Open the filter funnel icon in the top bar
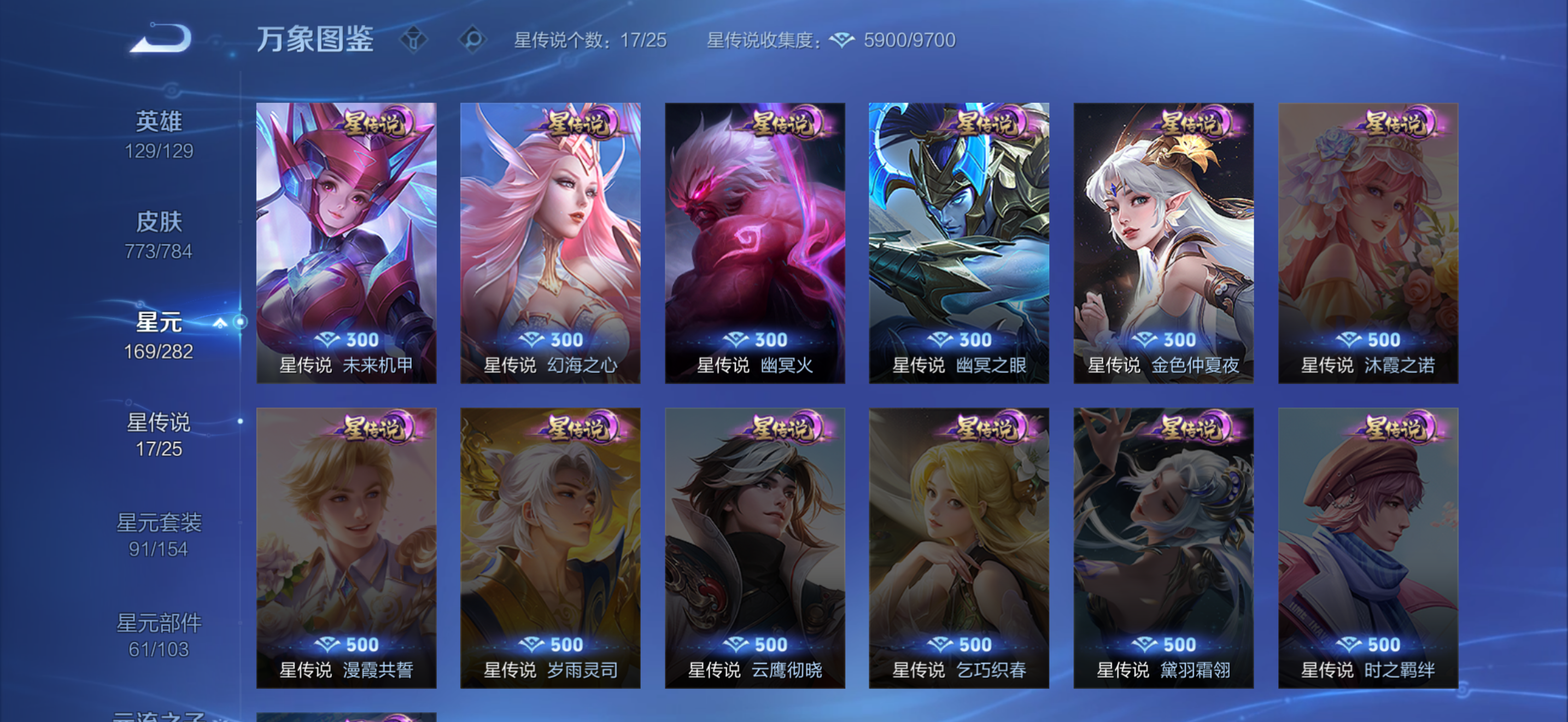The image size is (1568, 722). click(x=414, y=39)
